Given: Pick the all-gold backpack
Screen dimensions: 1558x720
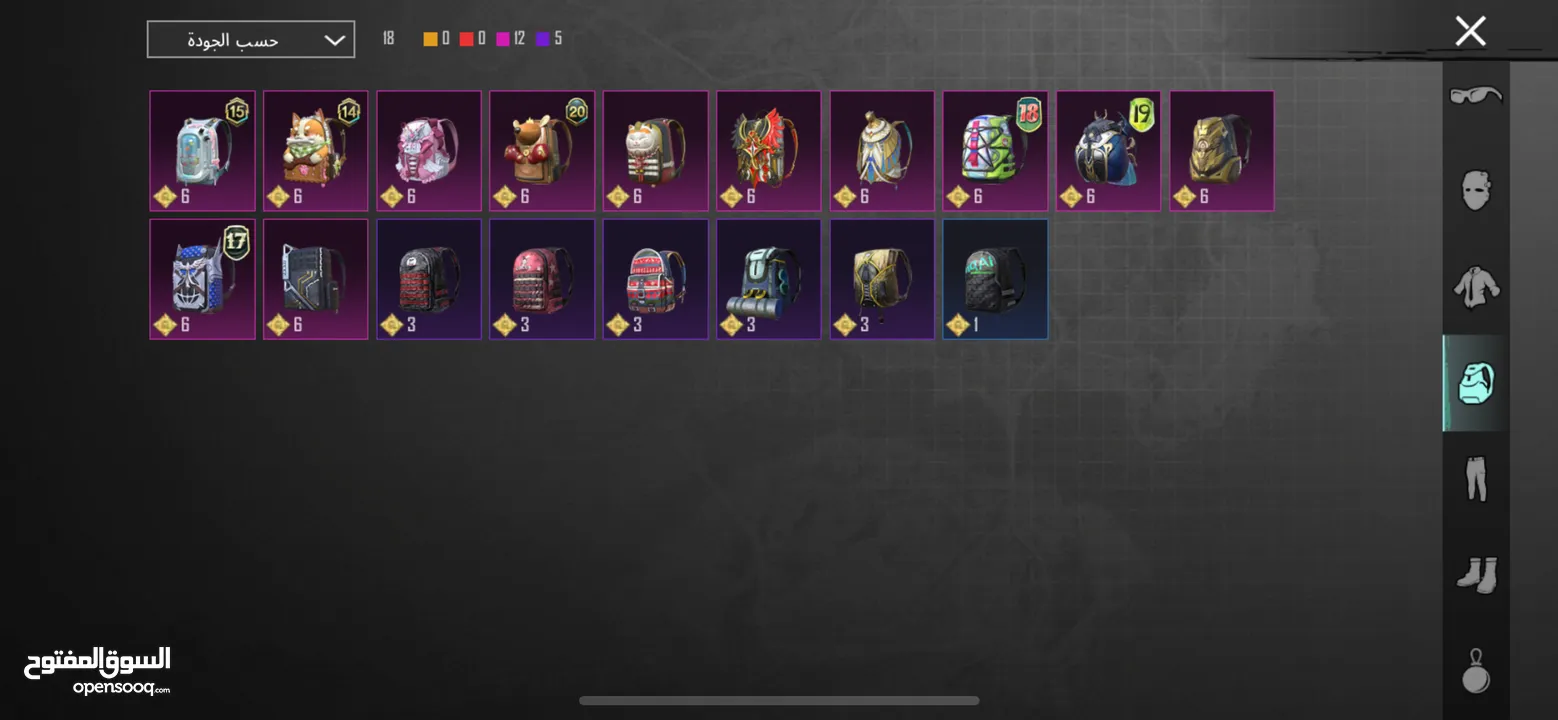Looking at the screenshot, I should [1221, 151].
